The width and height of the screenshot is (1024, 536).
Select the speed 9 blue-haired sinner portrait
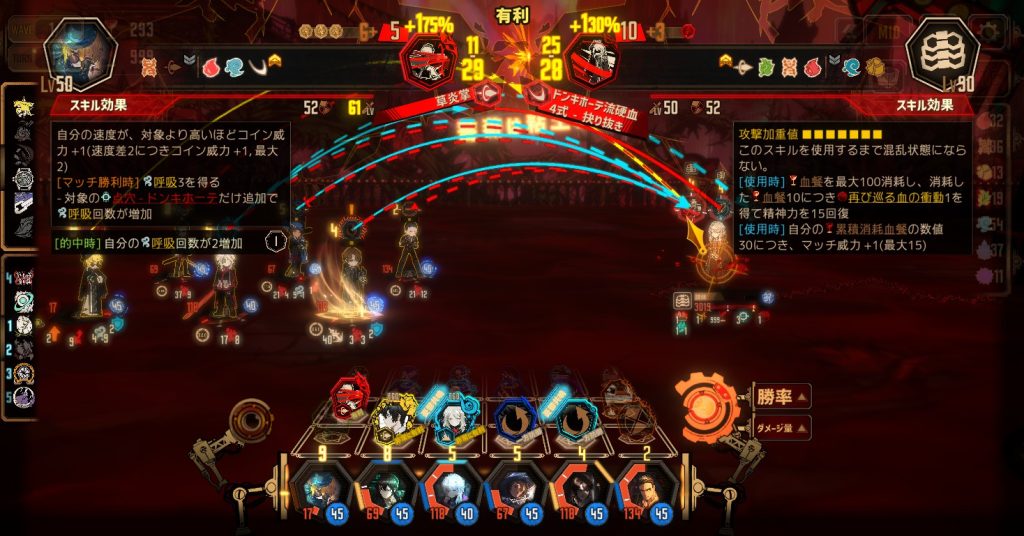tap(322, 494)
